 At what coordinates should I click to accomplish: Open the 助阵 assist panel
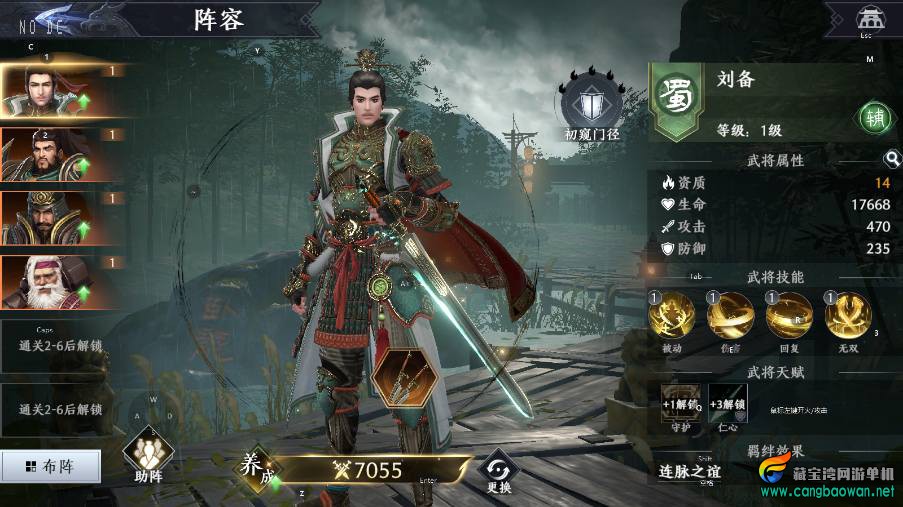[148, 457]
